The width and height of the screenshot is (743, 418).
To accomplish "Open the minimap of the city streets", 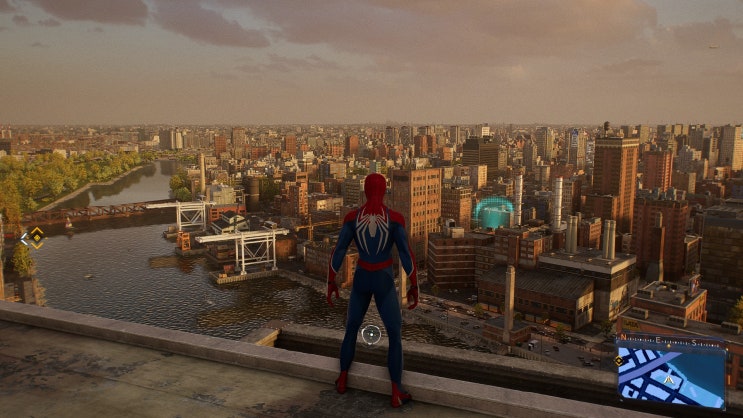I will [x=671, y=377].
